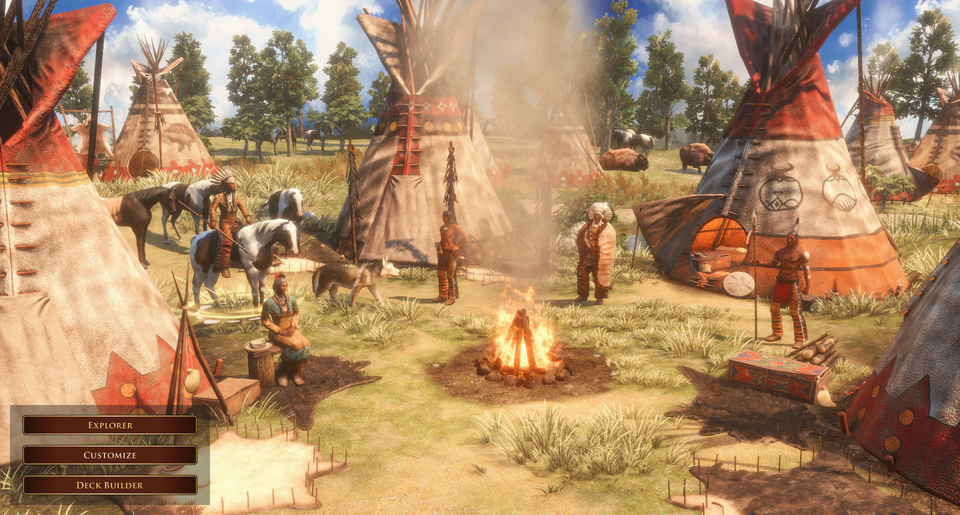The image size is (960, 515).
Task: Open the Explorer menu
Action: coord(110,425)
